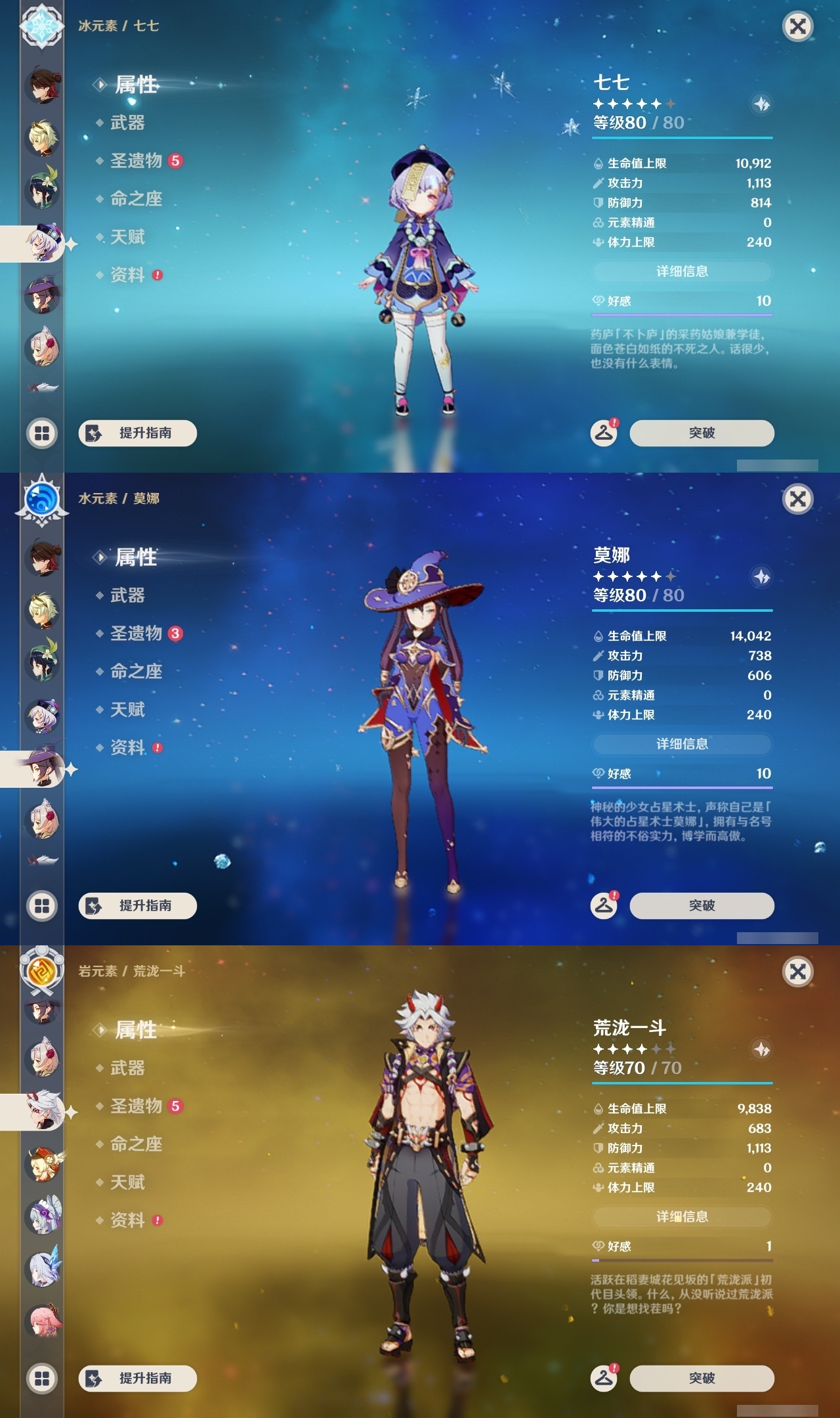The height and width of the screenshot is (1418, 840).
Task: Expand Qiqi's 资料 section with the alert
Action: 129,276
